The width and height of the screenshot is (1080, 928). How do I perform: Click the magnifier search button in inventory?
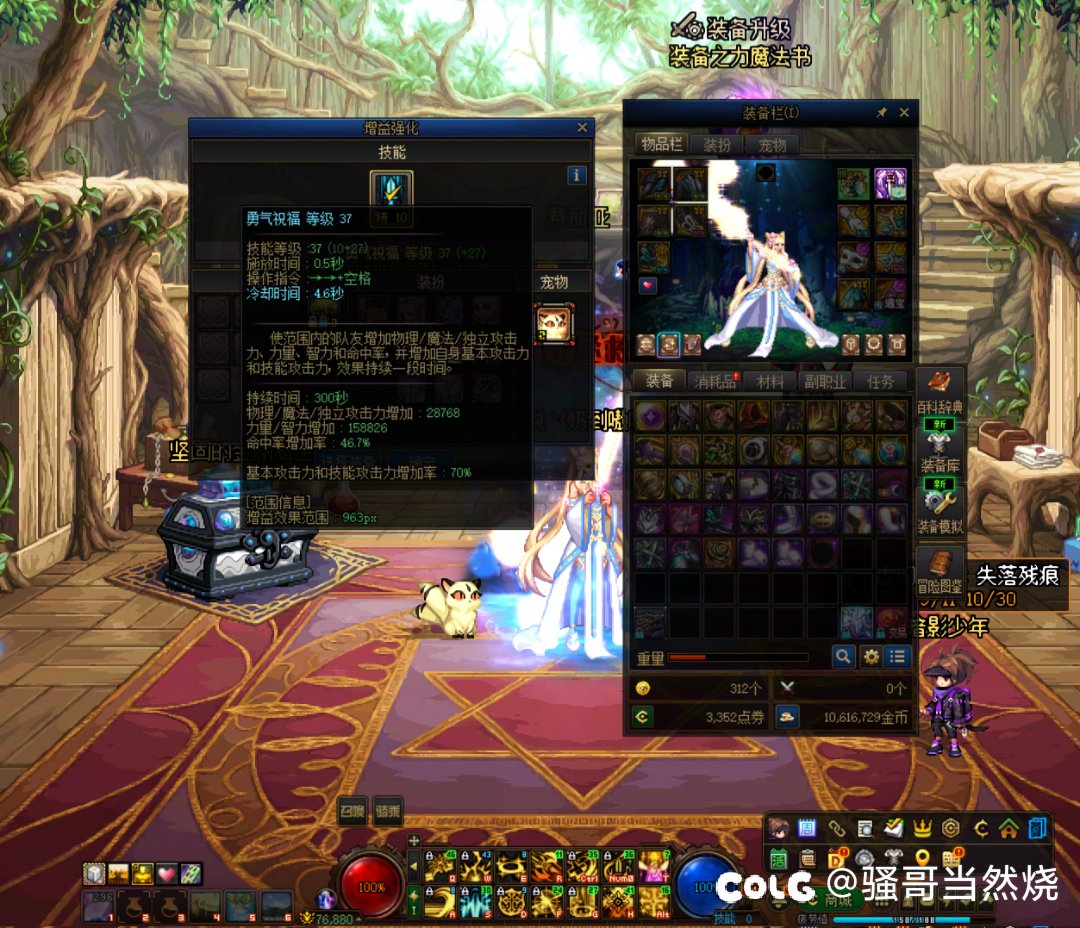coord(845,657)
